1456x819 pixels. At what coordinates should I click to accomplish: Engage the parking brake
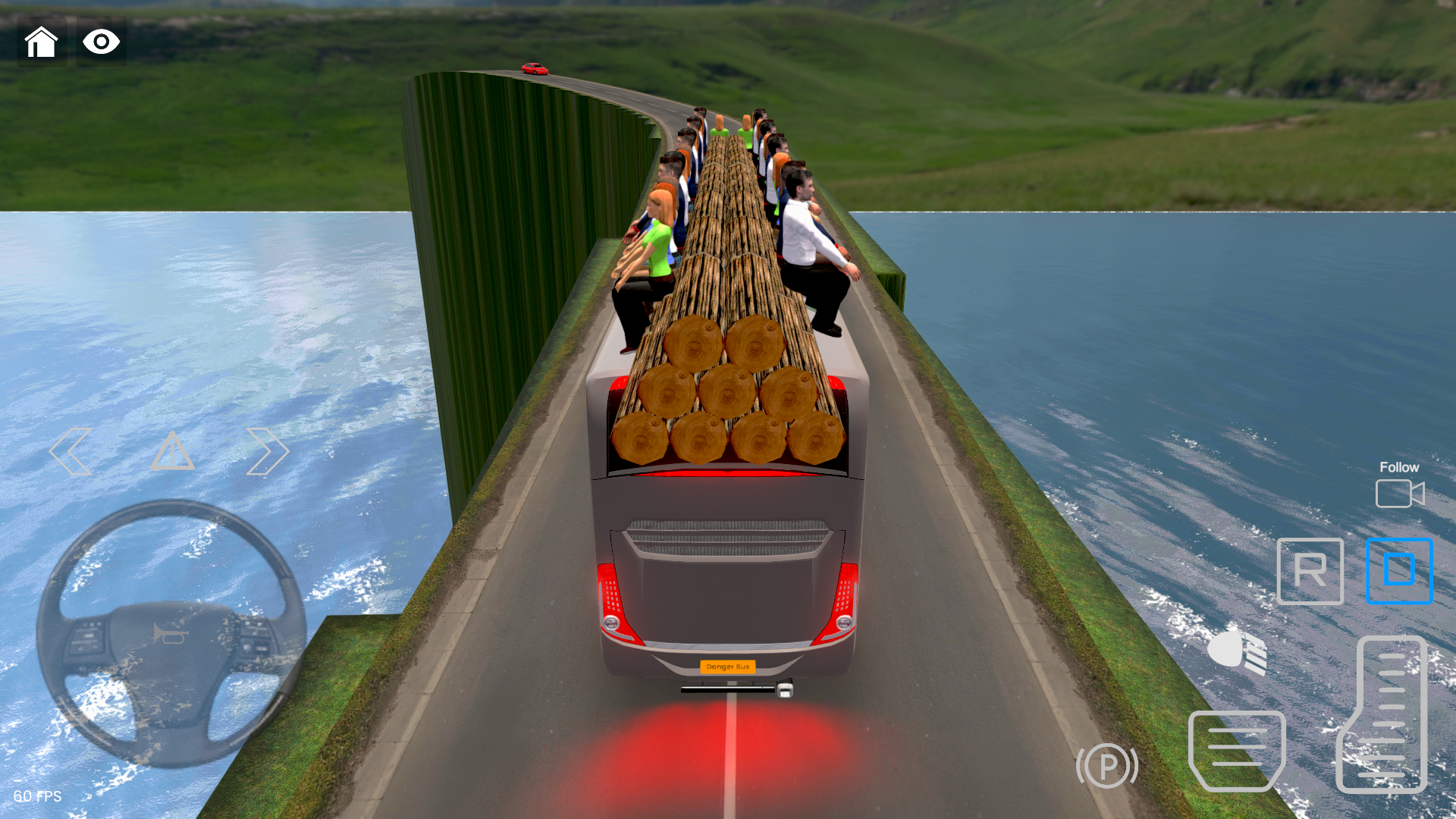click(x=1107, y=766)
